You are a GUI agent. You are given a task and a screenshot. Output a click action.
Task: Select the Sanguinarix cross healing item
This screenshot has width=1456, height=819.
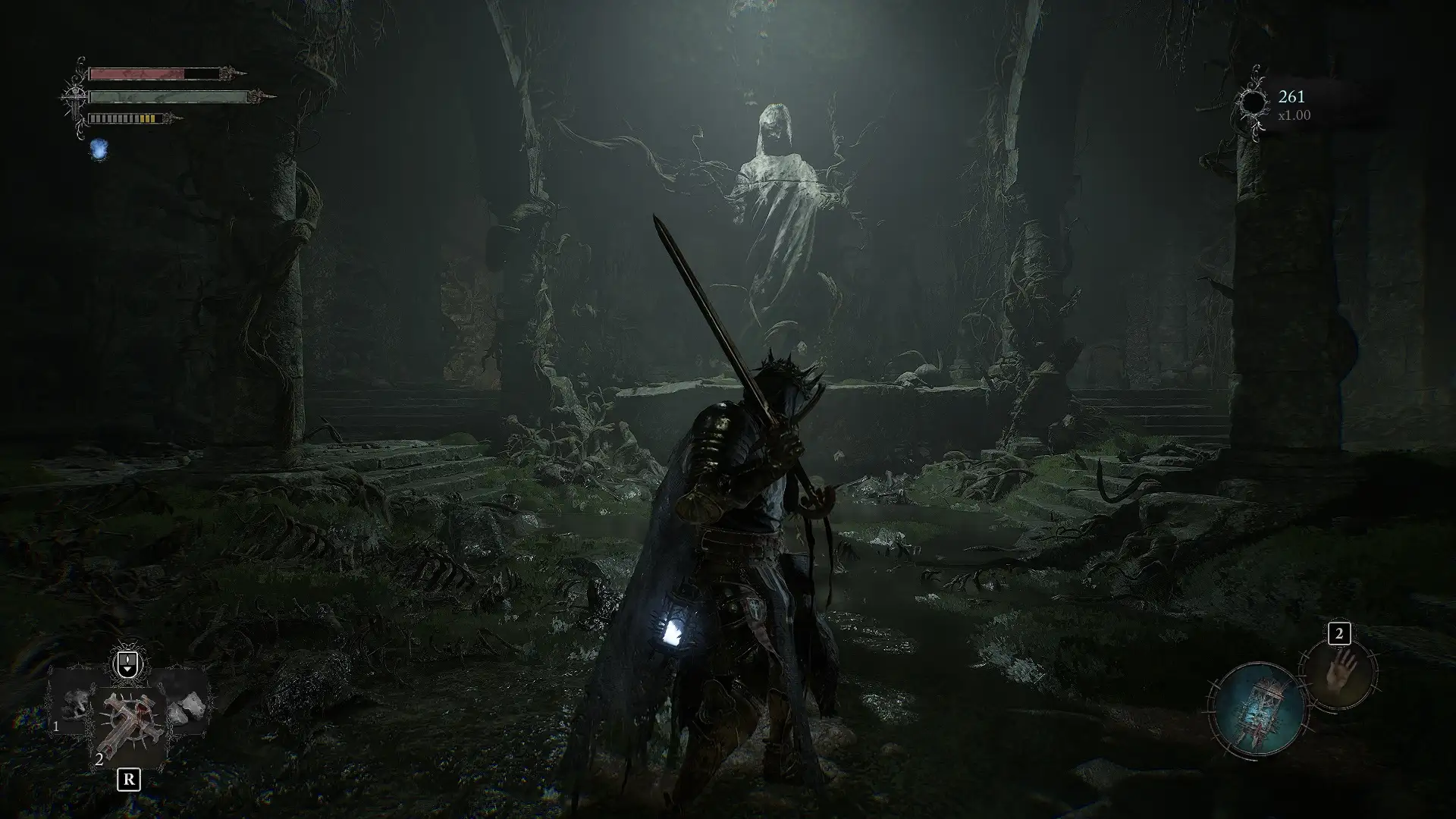[129, 726]
